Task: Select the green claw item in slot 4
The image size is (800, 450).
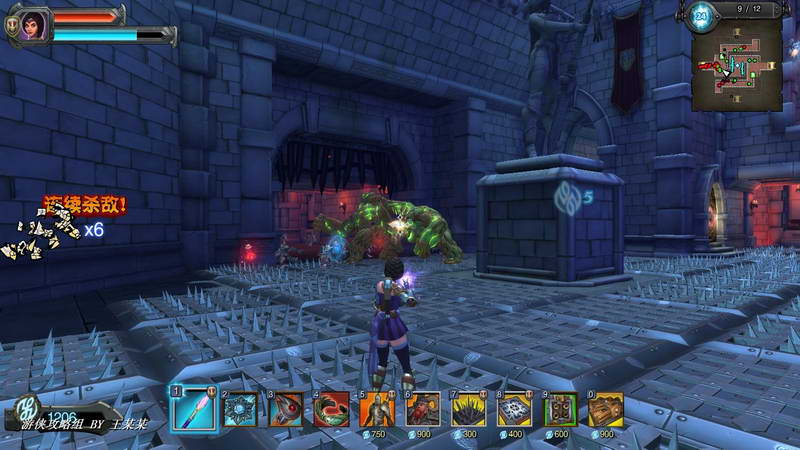Action: click(x=331, y=409)
